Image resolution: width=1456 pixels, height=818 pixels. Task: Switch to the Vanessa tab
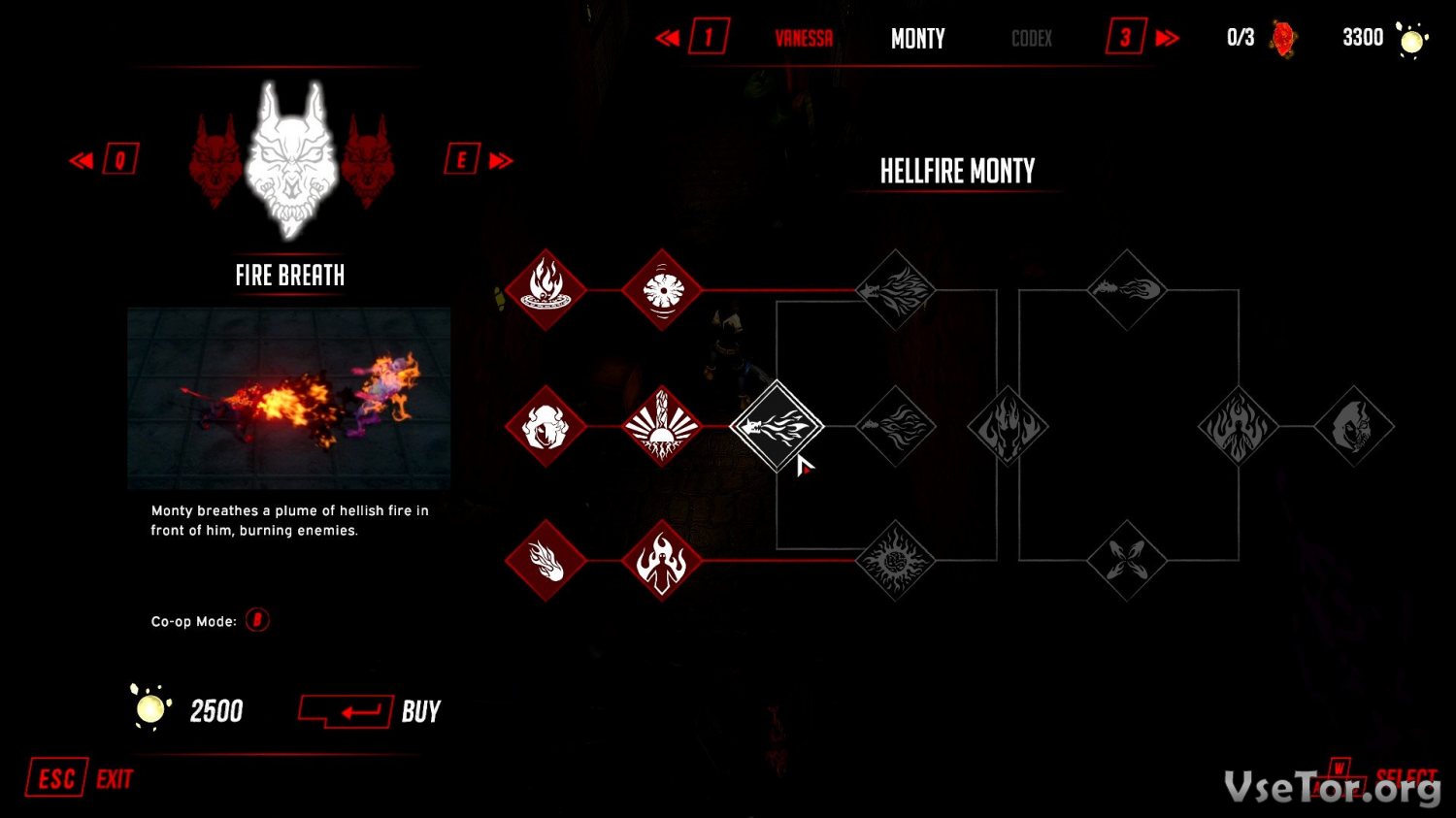pyautogui.click(x=804, y=39)
